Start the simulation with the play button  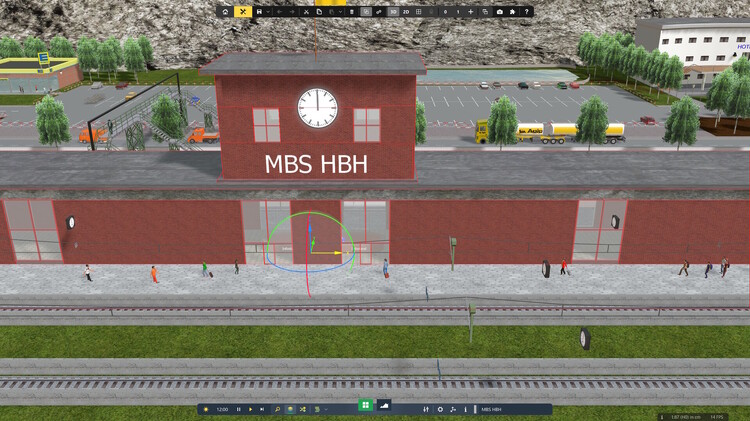[x=250, y=409]
